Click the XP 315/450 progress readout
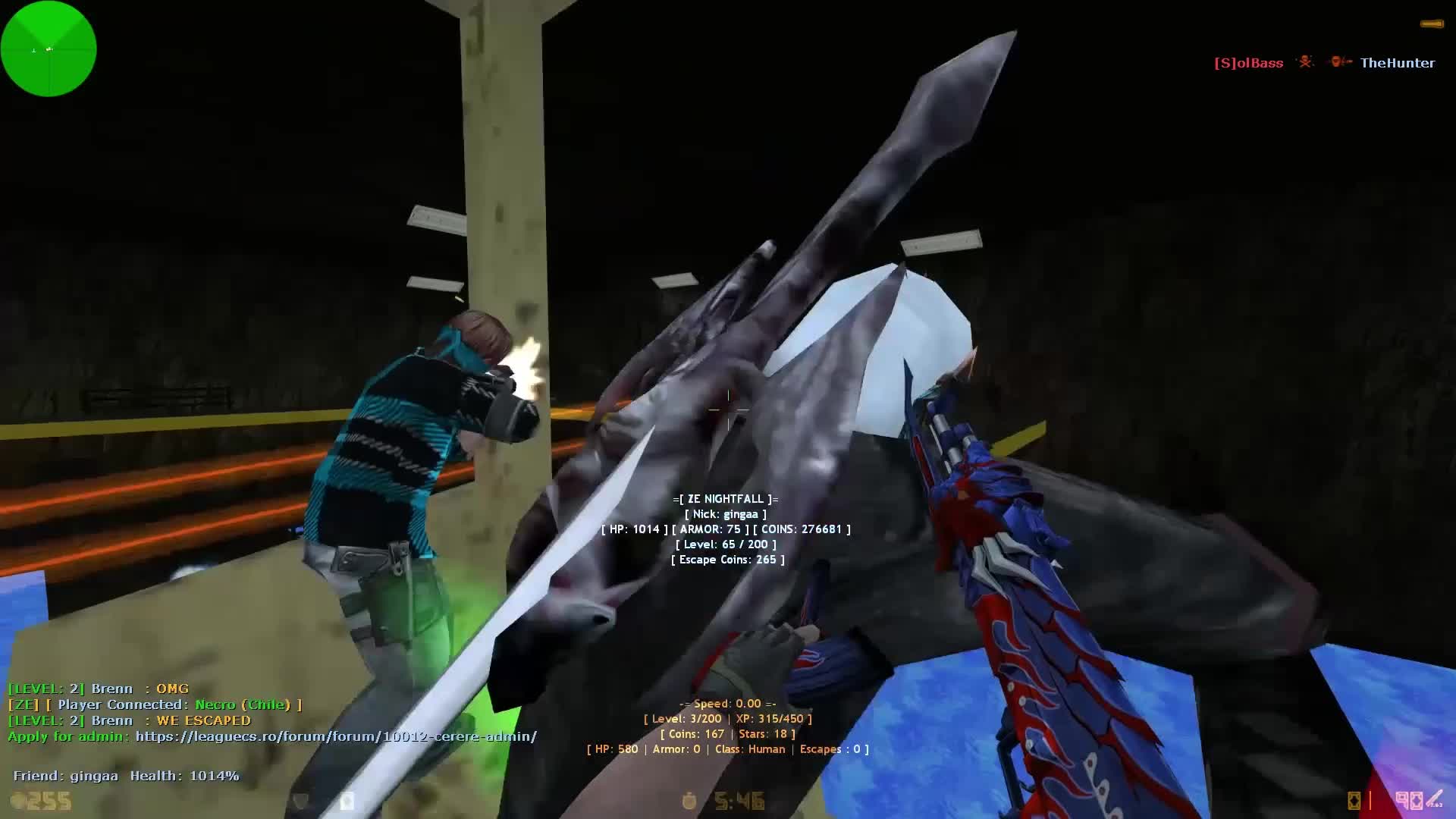 (770, 719)
